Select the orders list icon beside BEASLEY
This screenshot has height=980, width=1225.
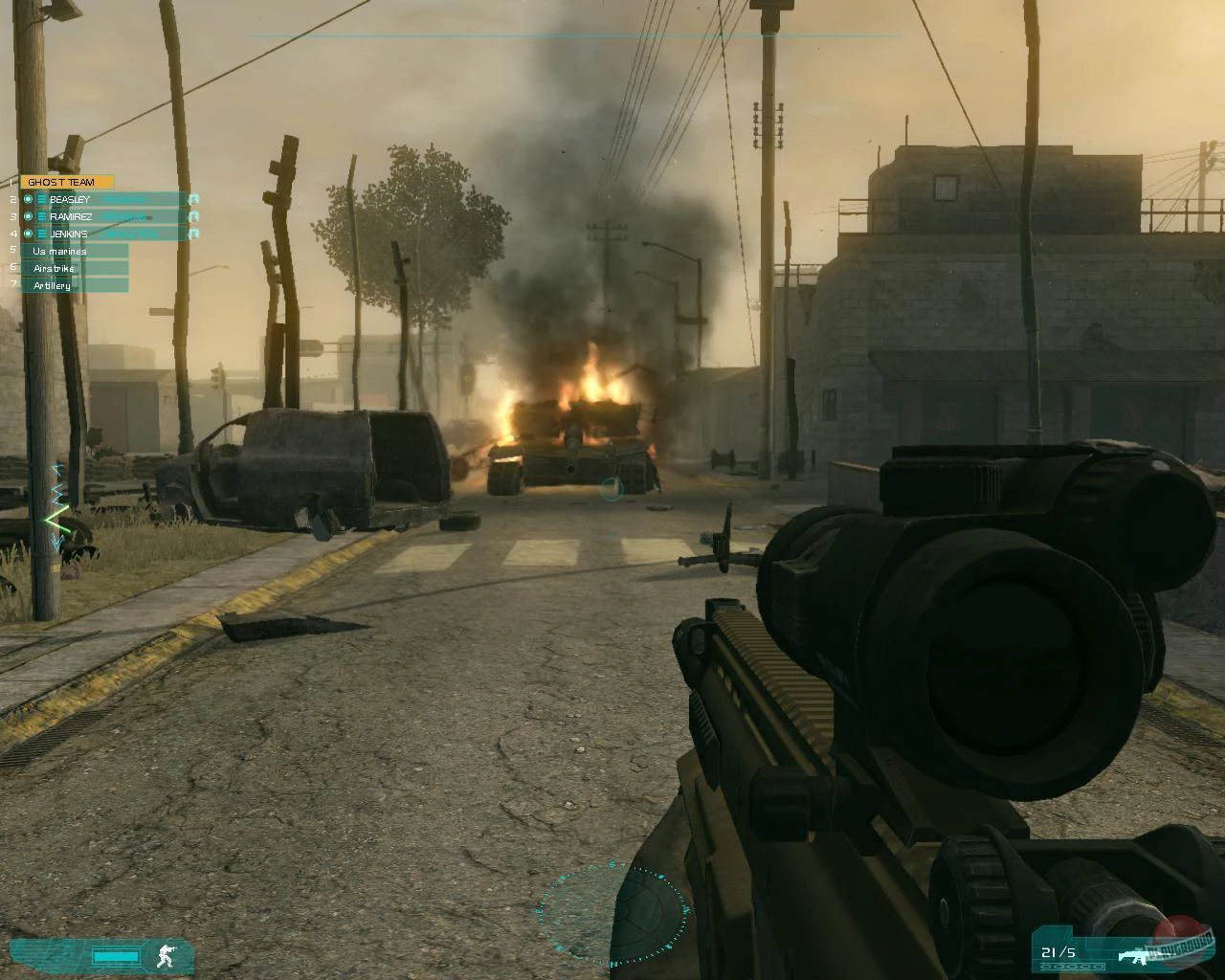click(x=41, y=199)
